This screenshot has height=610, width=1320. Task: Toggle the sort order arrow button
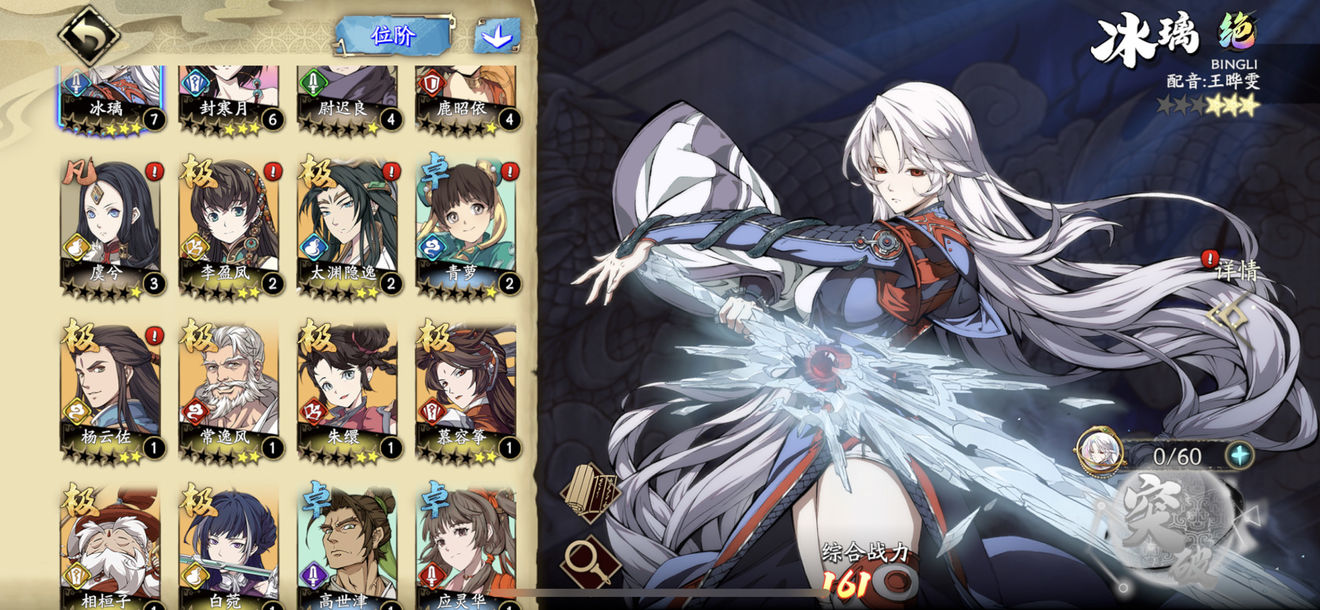tap(497, 36)
